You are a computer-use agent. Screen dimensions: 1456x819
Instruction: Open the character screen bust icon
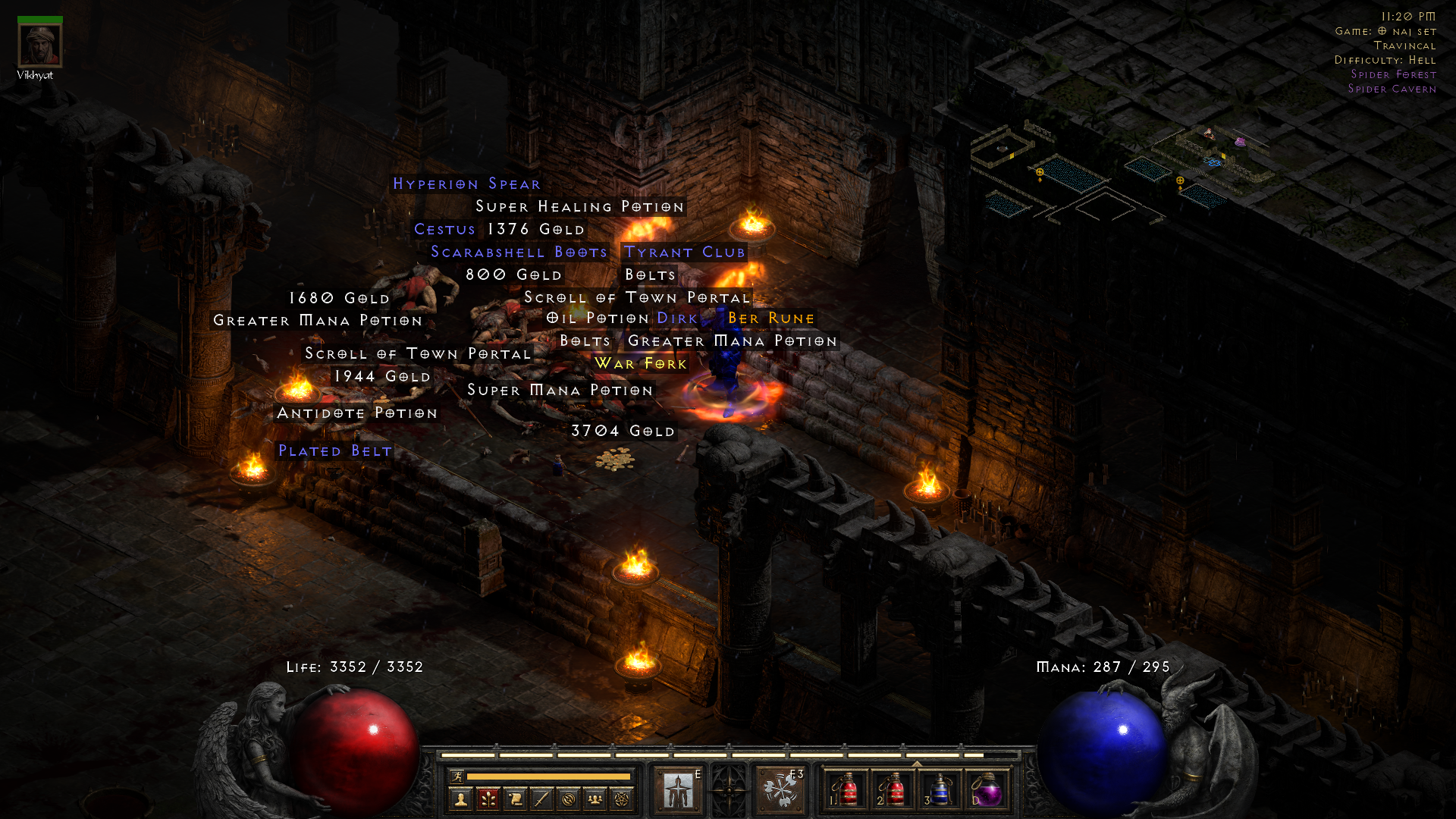click(x=460, y=799)
